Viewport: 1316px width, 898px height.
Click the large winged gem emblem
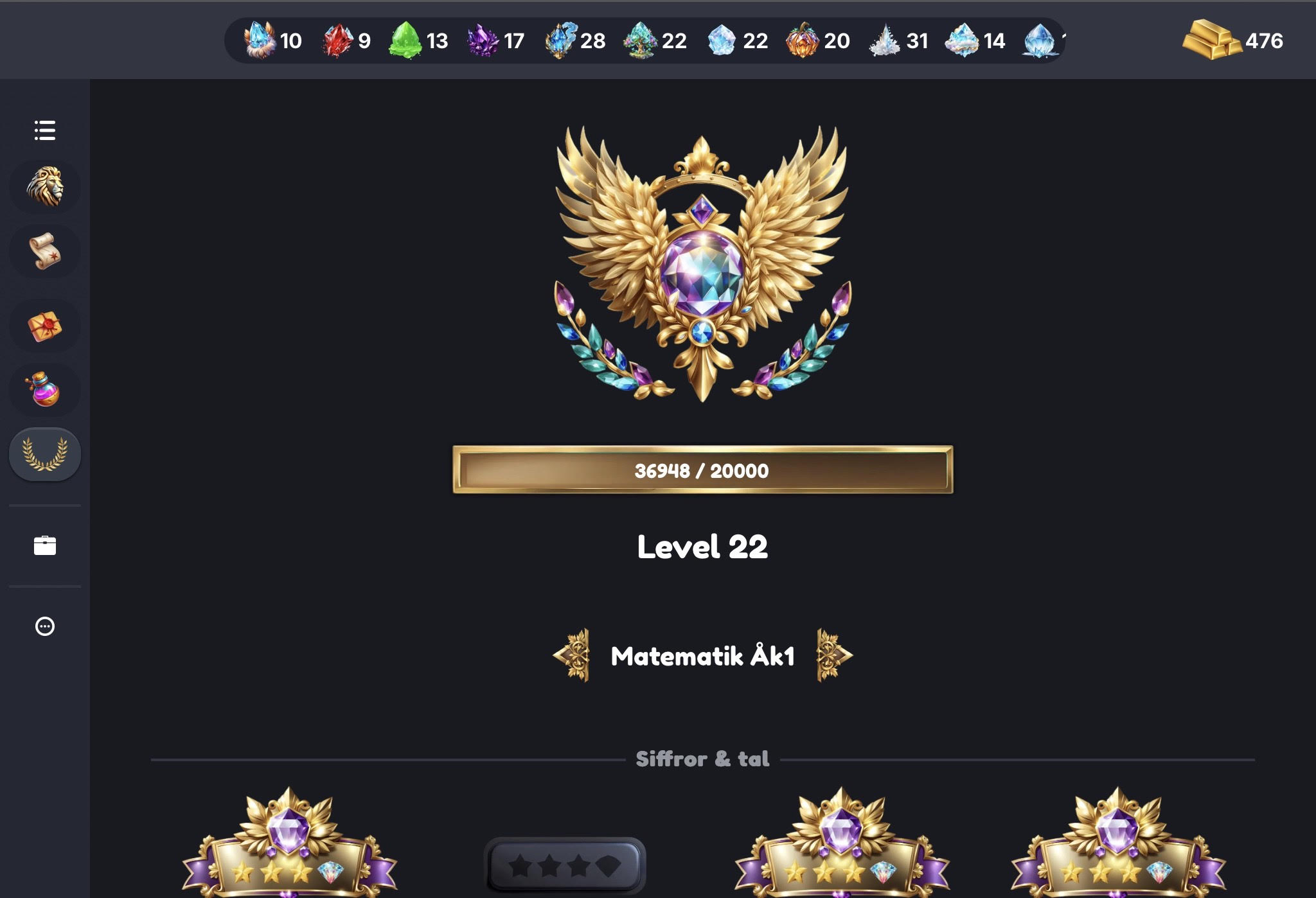[702, 263]
